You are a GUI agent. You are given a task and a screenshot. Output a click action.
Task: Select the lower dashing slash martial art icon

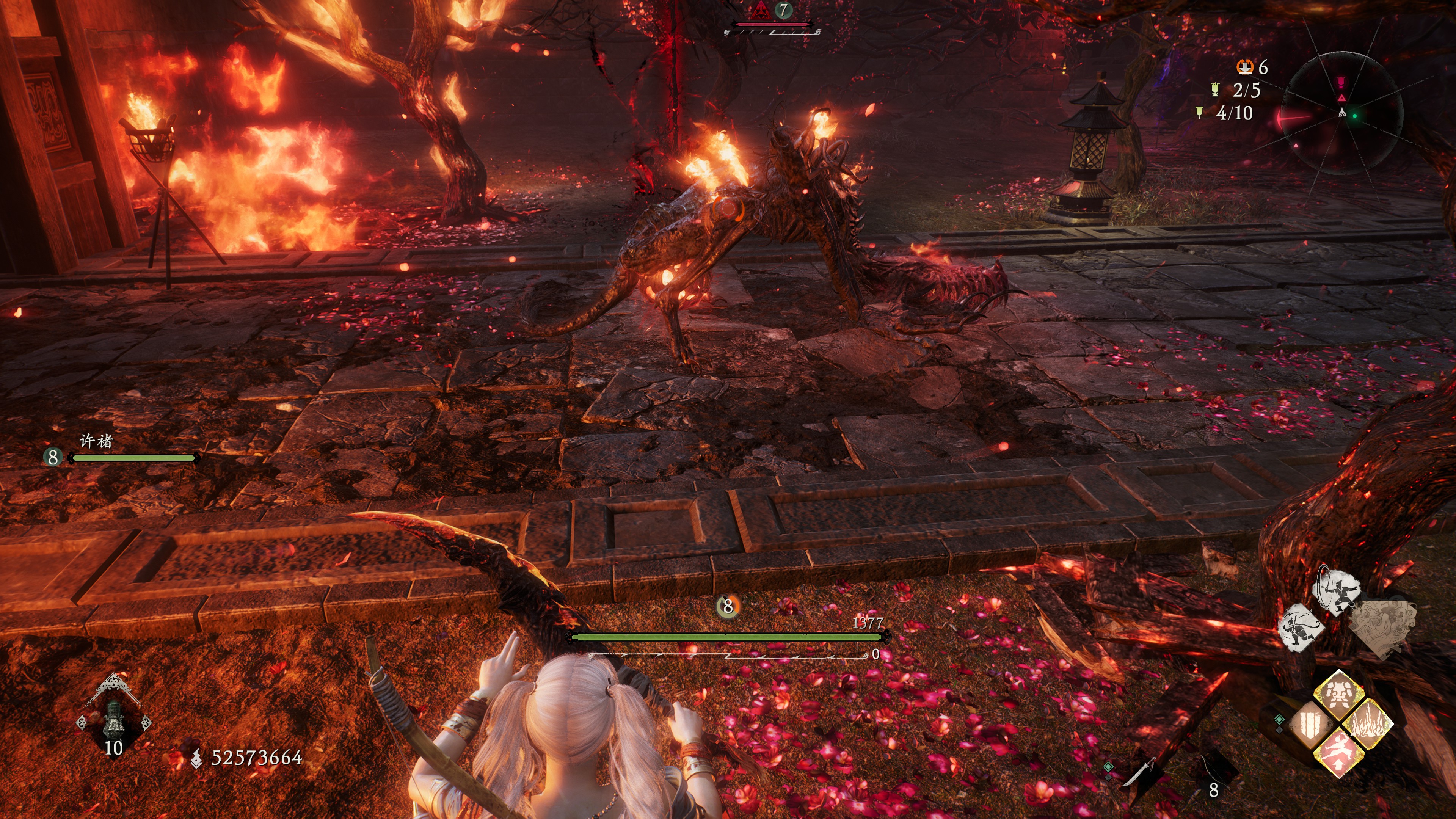tap(1301, 627)
